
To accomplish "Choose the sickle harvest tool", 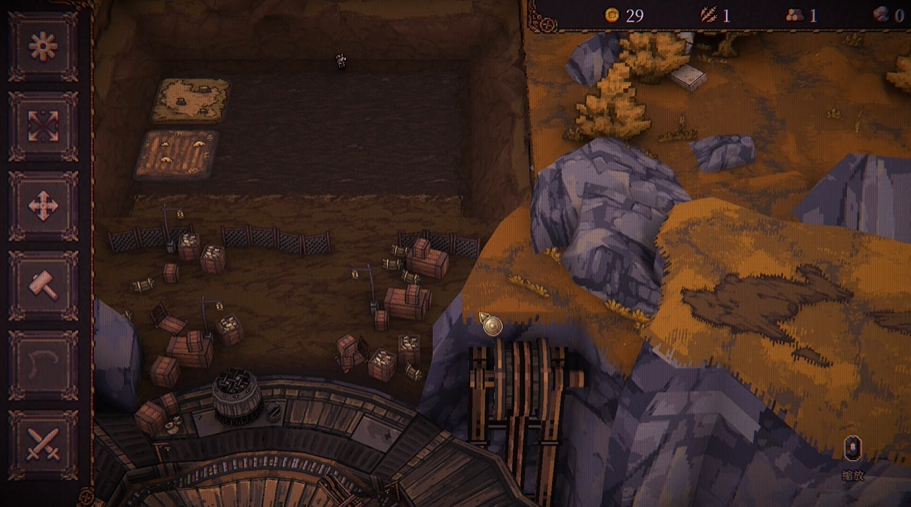I will (43, 365).
